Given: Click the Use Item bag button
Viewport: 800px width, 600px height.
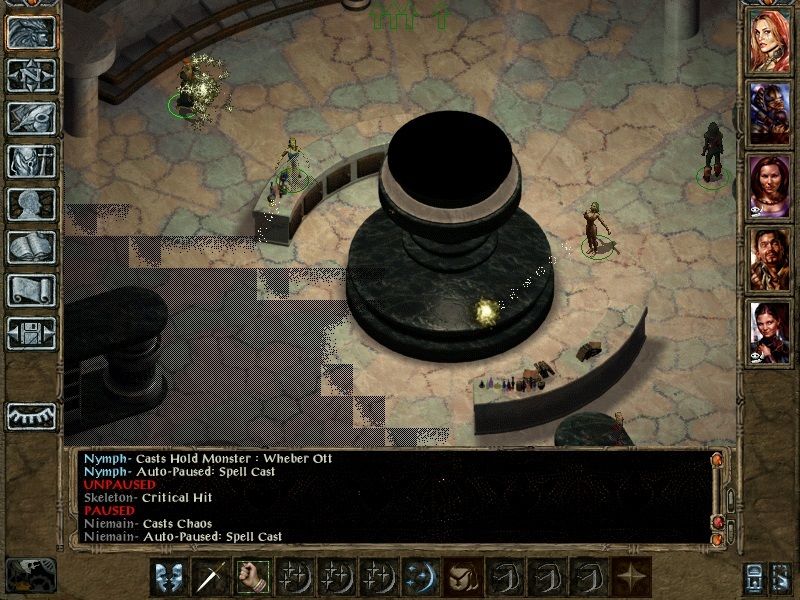Looking at the screenshot, I should [x=460, y=576].
